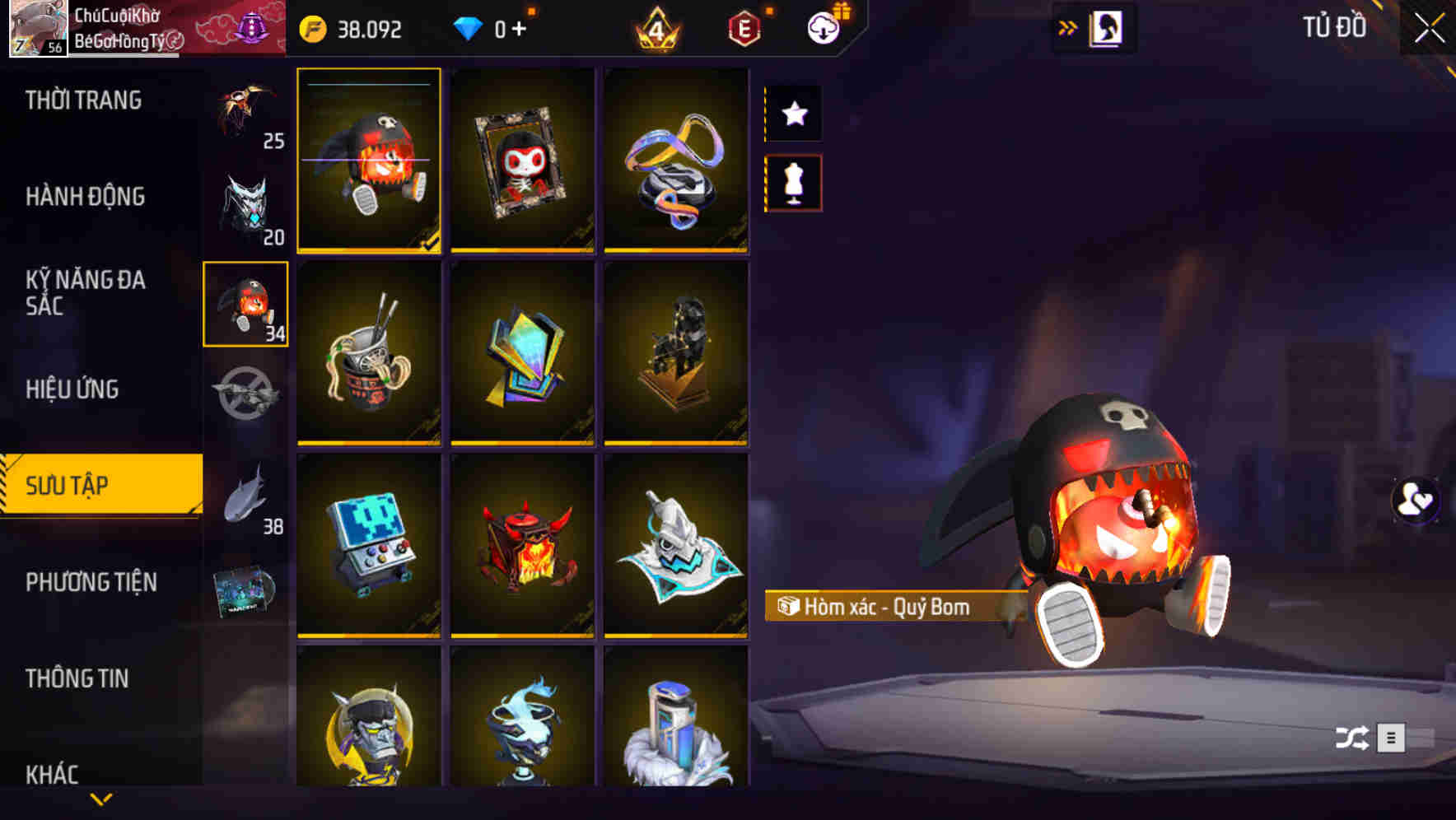Switch to the PHƯƠNG TIỆN tab
Image resolution: width=1456 pixels, height=820 pixels.
click(x=91, y=581)
